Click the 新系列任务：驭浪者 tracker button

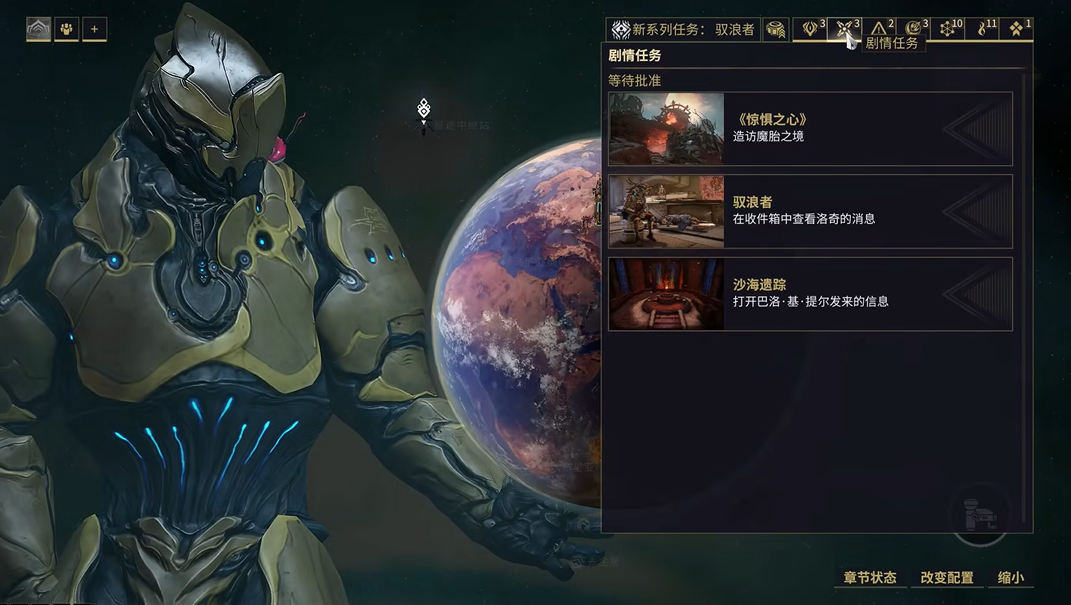pos(685,30)
